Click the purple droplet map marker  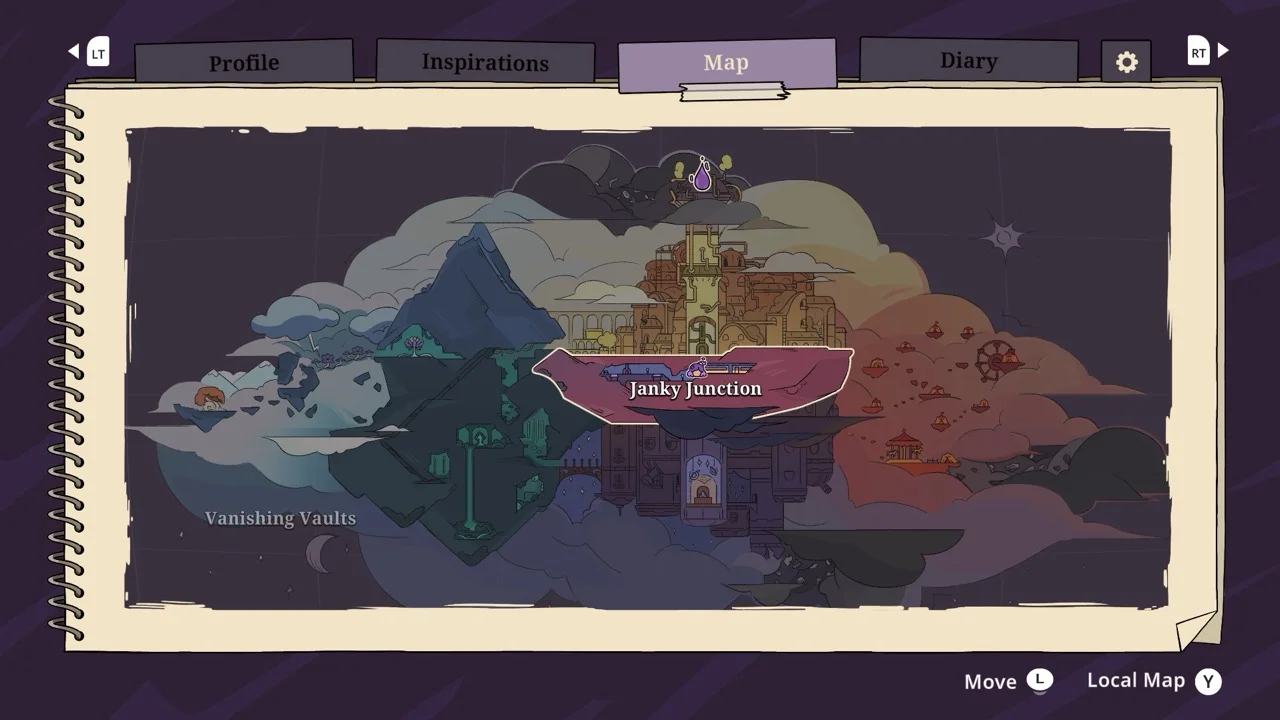(x=703, y=177)
